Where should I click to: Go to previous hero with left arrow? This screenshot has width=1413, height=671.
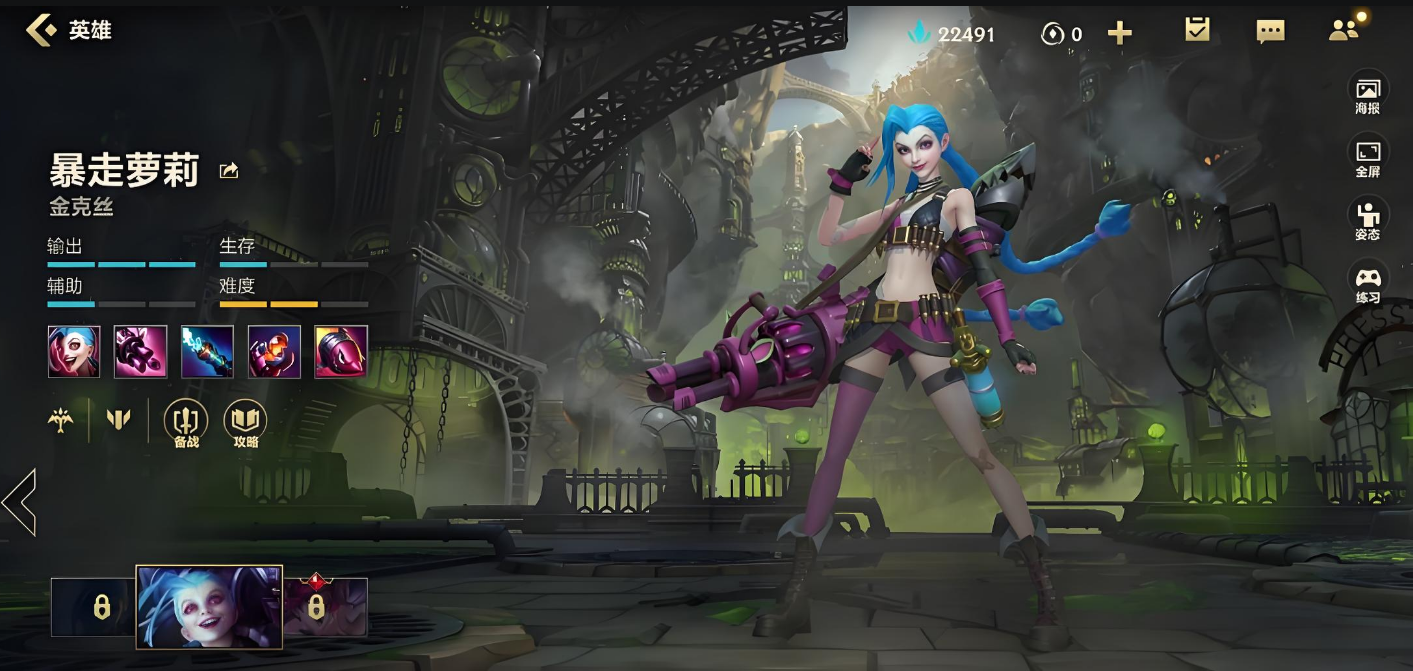click(19, 502)
